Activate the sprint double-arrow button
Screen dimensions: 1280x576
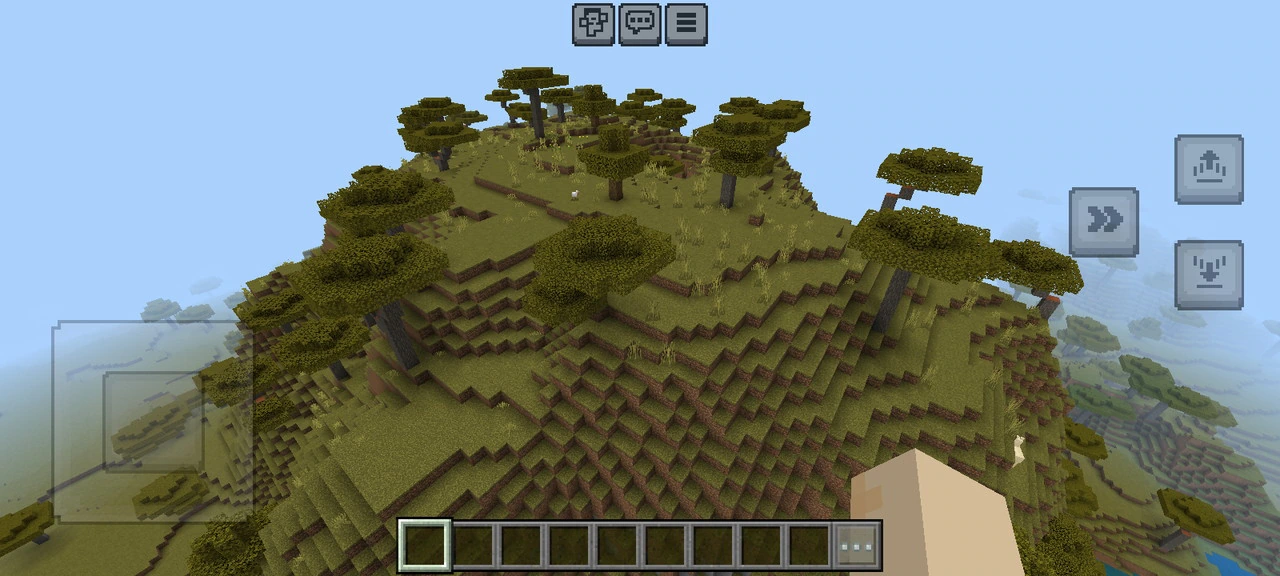point(1103,221)
